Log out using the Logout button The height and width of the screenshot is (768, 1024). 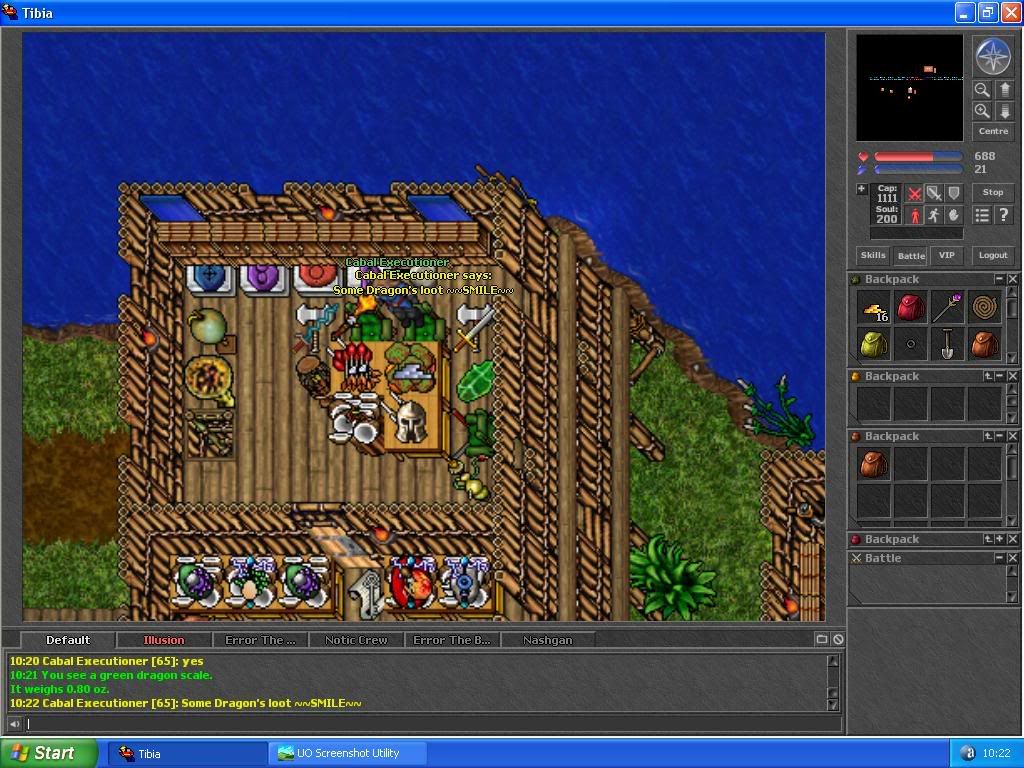tap(993, 255)
